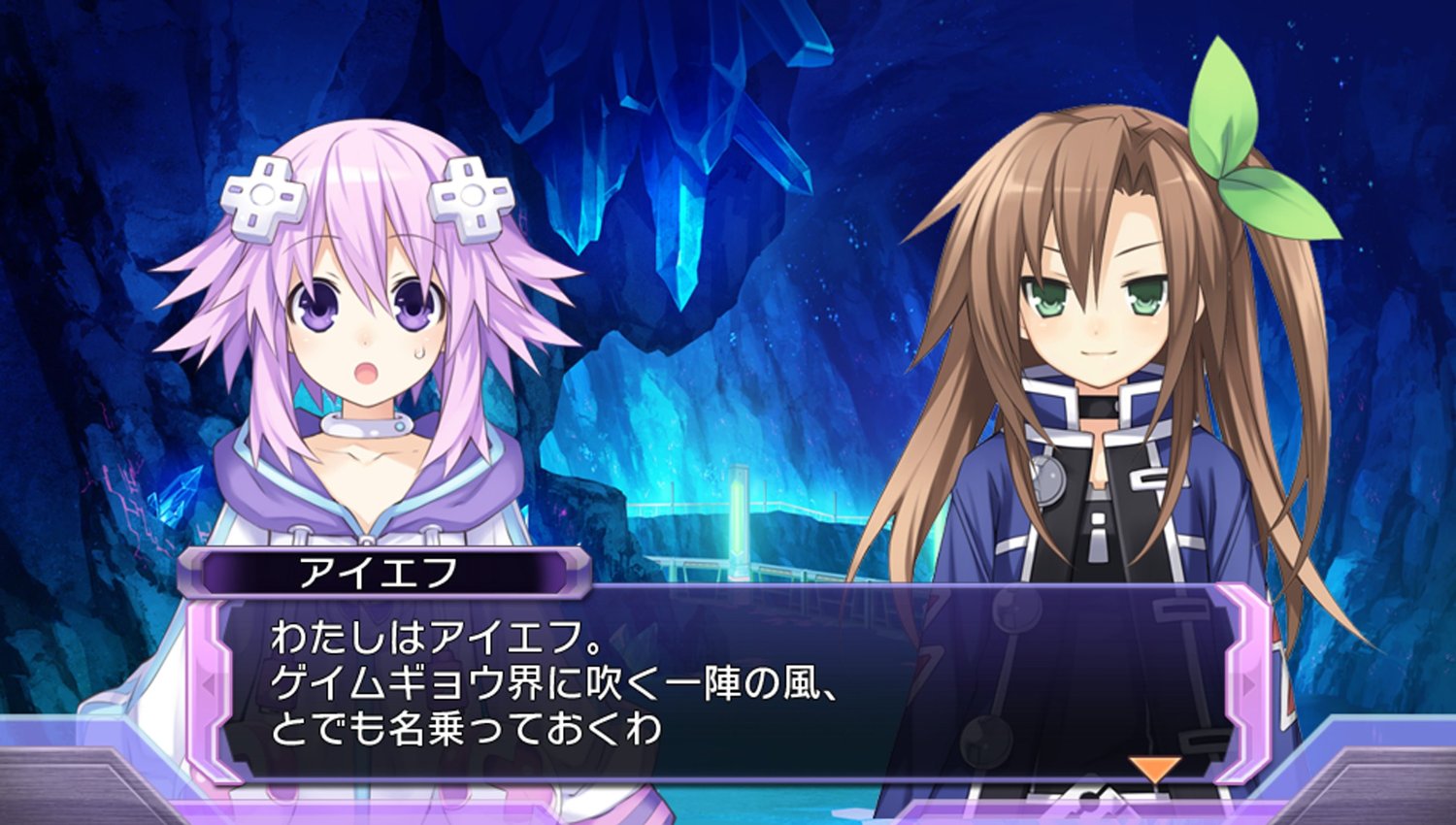Click the round silver pendant on IF's collar
Image resolution: width=1456 pixels, height=825 pixels.
point(1050,480)
